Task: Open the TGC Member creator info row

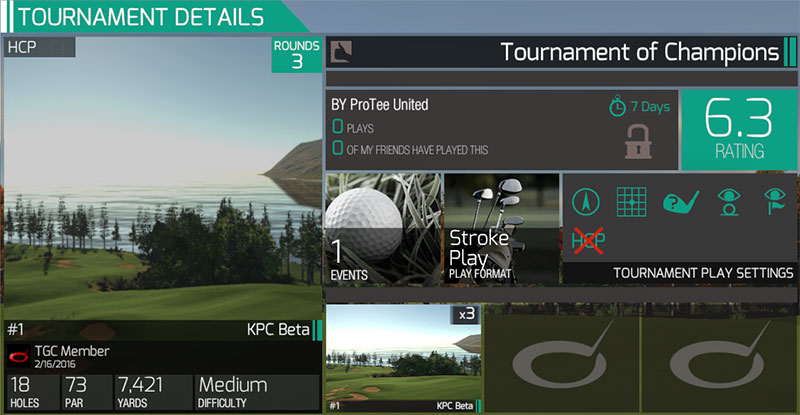Action: coord(160,355)
